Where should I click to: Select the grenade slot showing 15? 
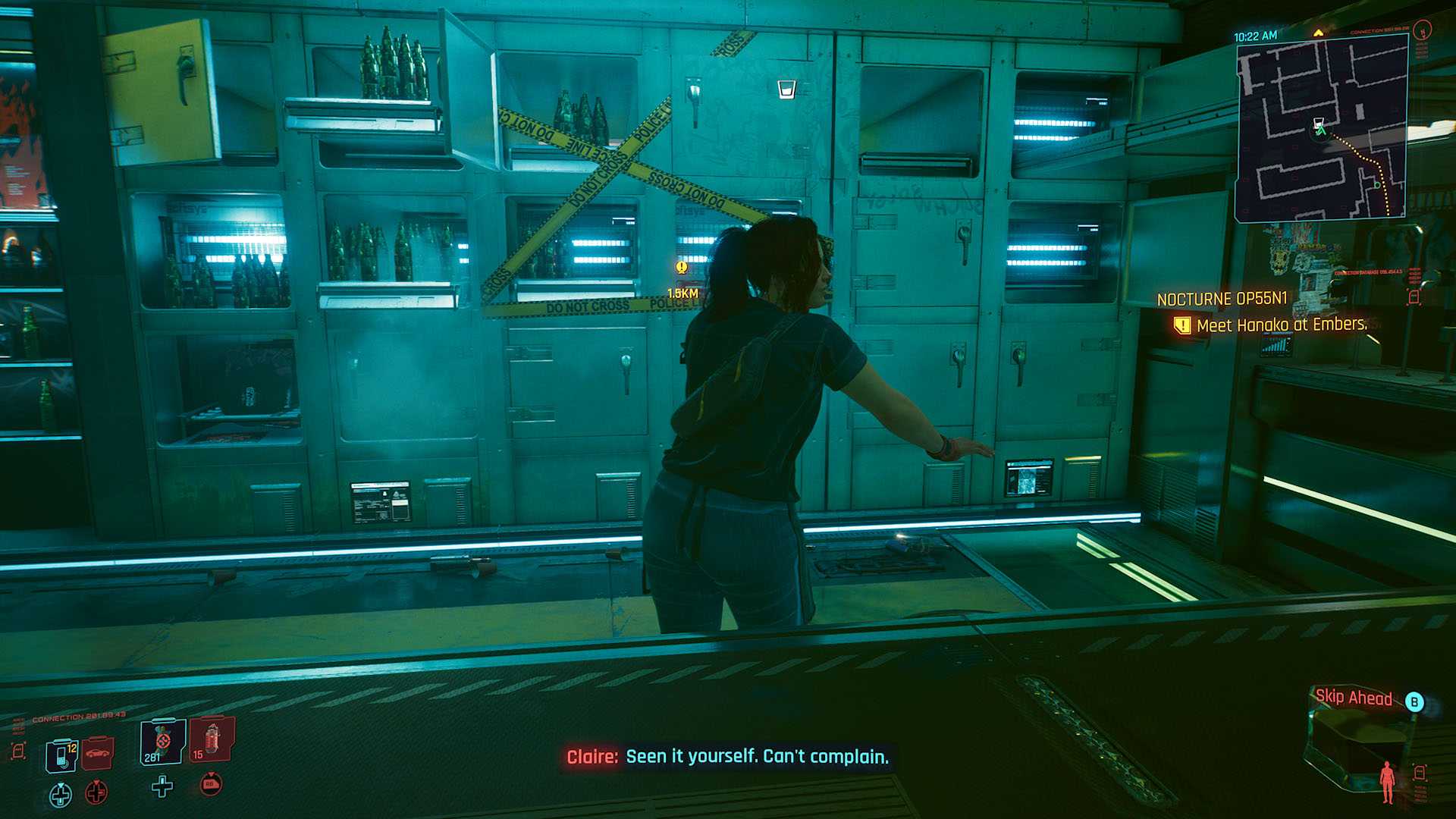(x=211, y=739)
